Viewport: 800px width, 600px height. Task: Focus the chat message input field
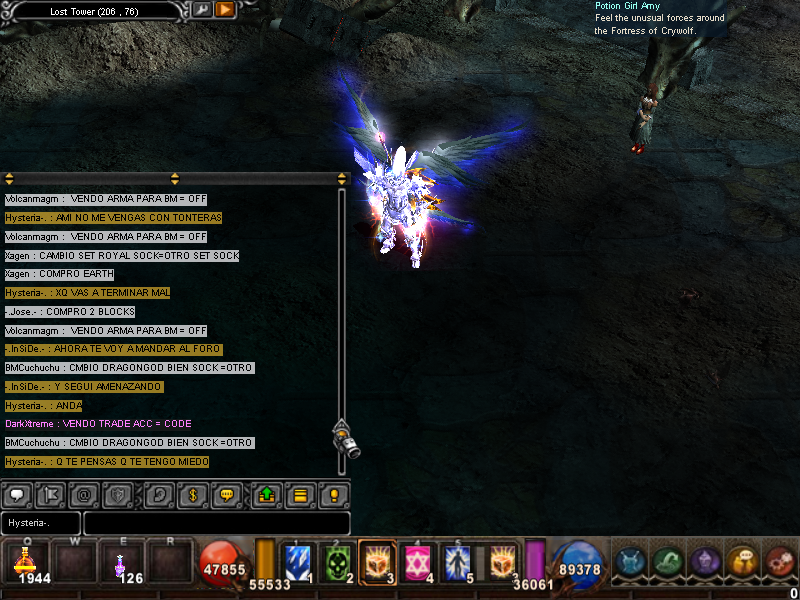click(216, 523)
